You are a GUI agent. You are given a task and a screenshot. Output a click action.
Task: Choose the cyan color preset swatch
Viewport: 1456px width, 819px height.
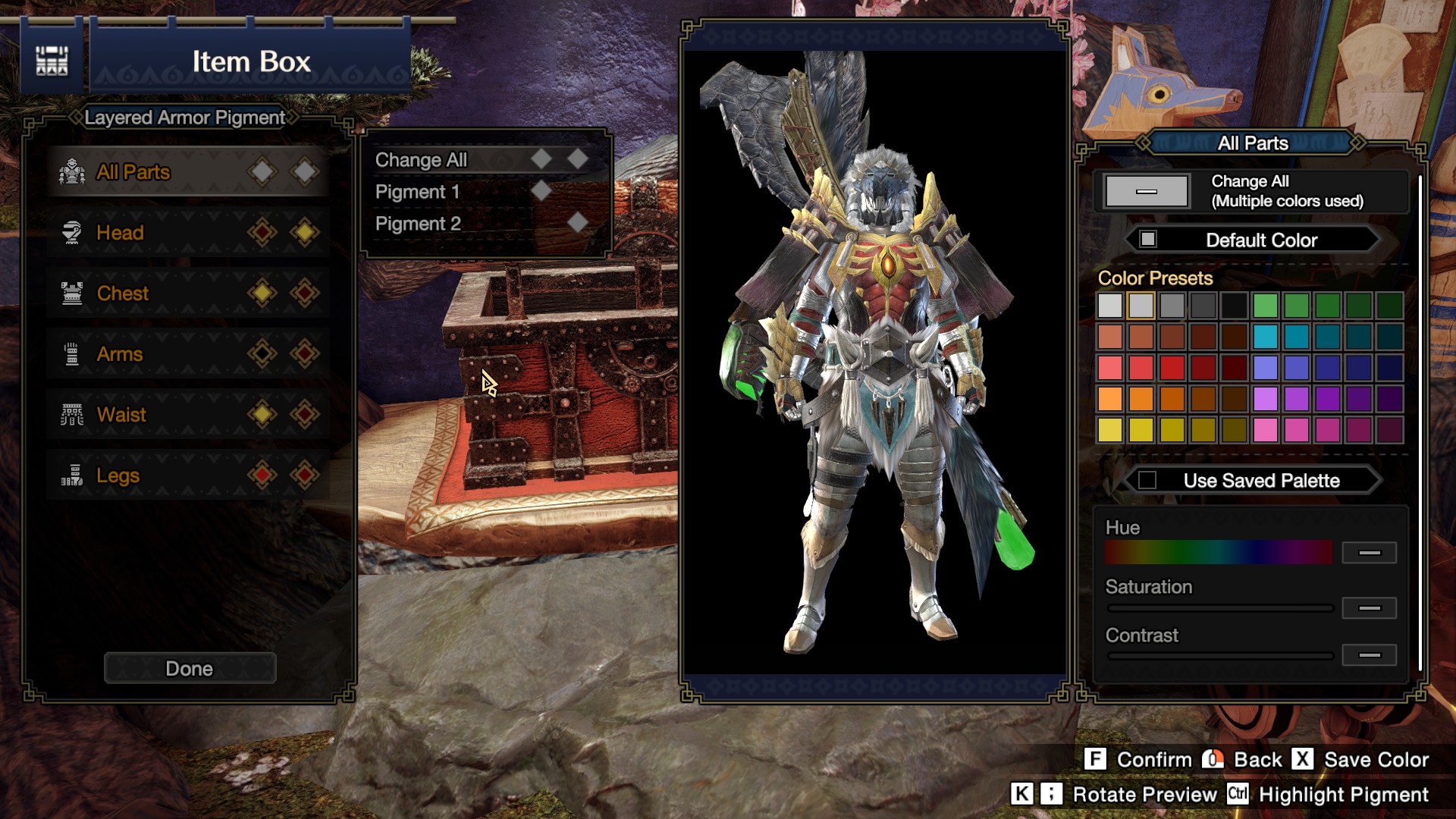(x=1265, y=337)
